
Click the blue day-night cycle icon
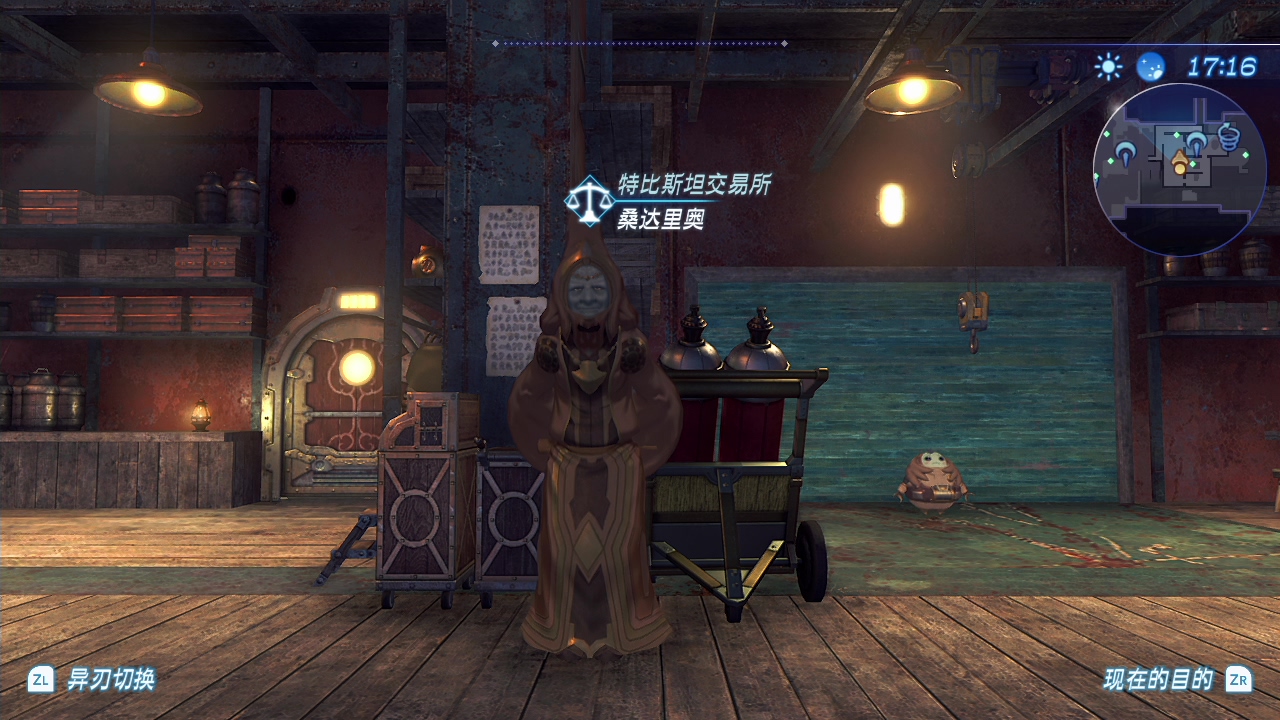(x=1150, y=67)
